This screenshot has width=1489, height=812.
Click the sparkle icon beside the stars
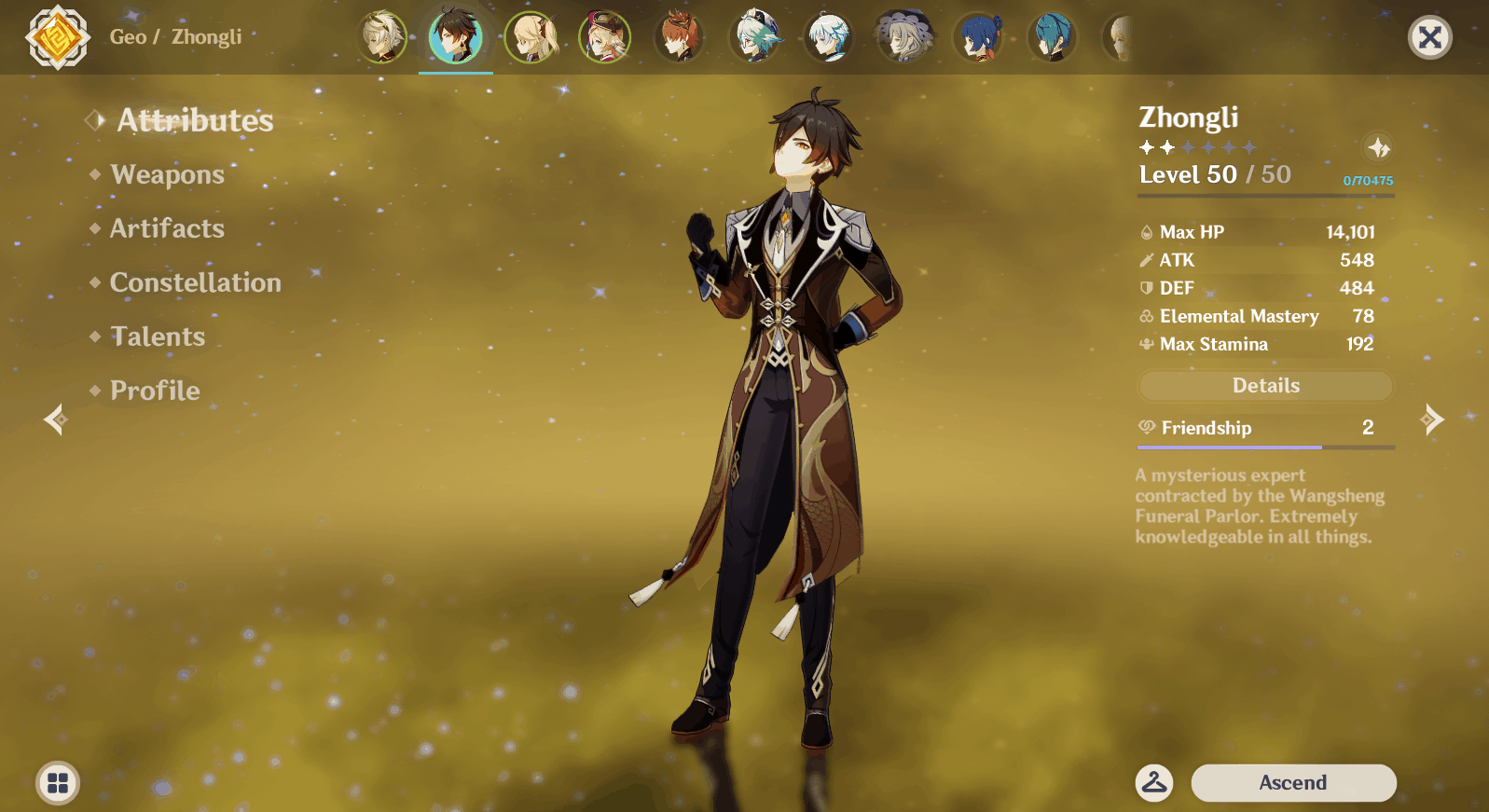pos(1378,147)
